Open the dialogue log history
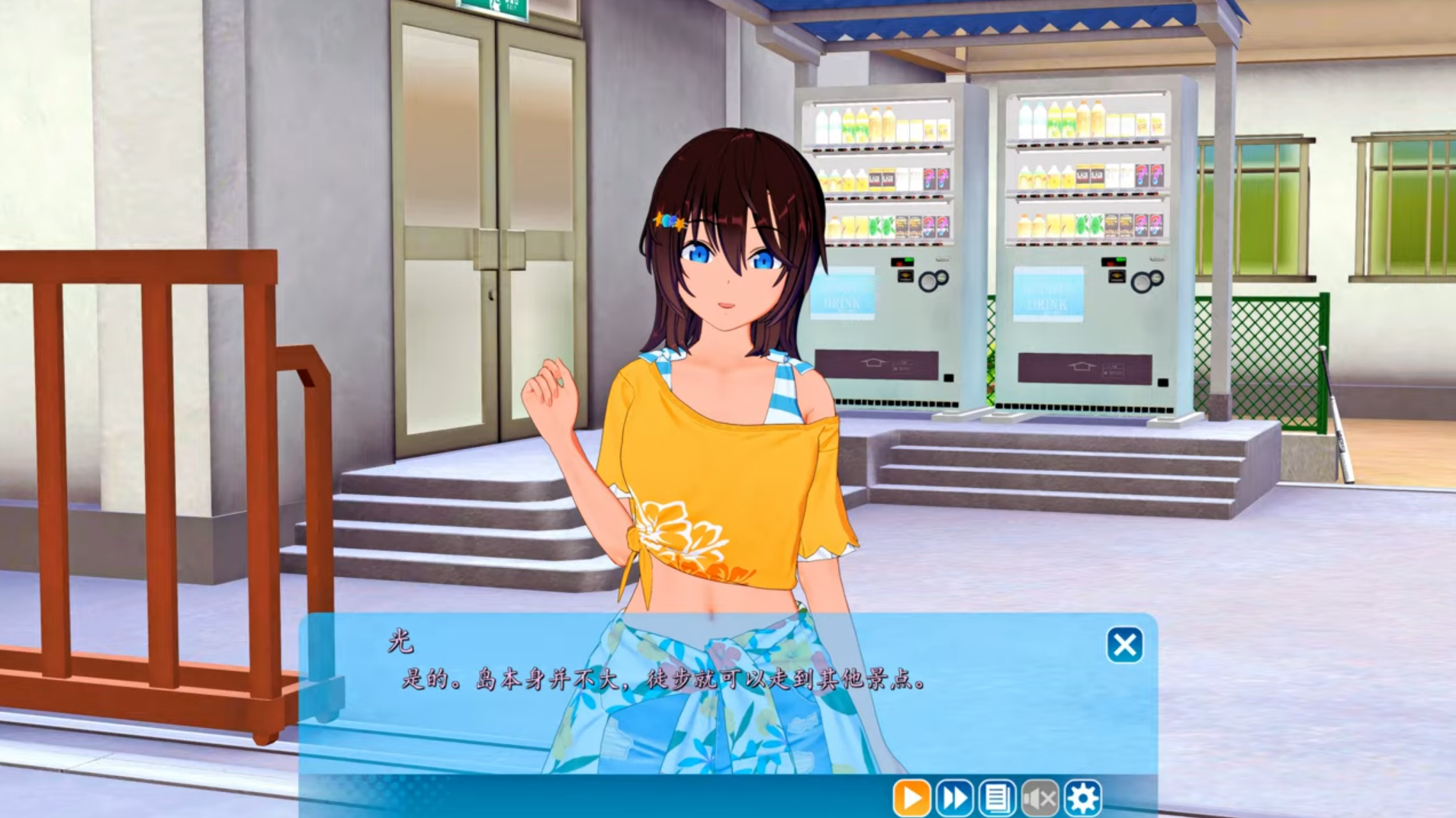This screenshot has height=818, width=1456. (997, 798)
